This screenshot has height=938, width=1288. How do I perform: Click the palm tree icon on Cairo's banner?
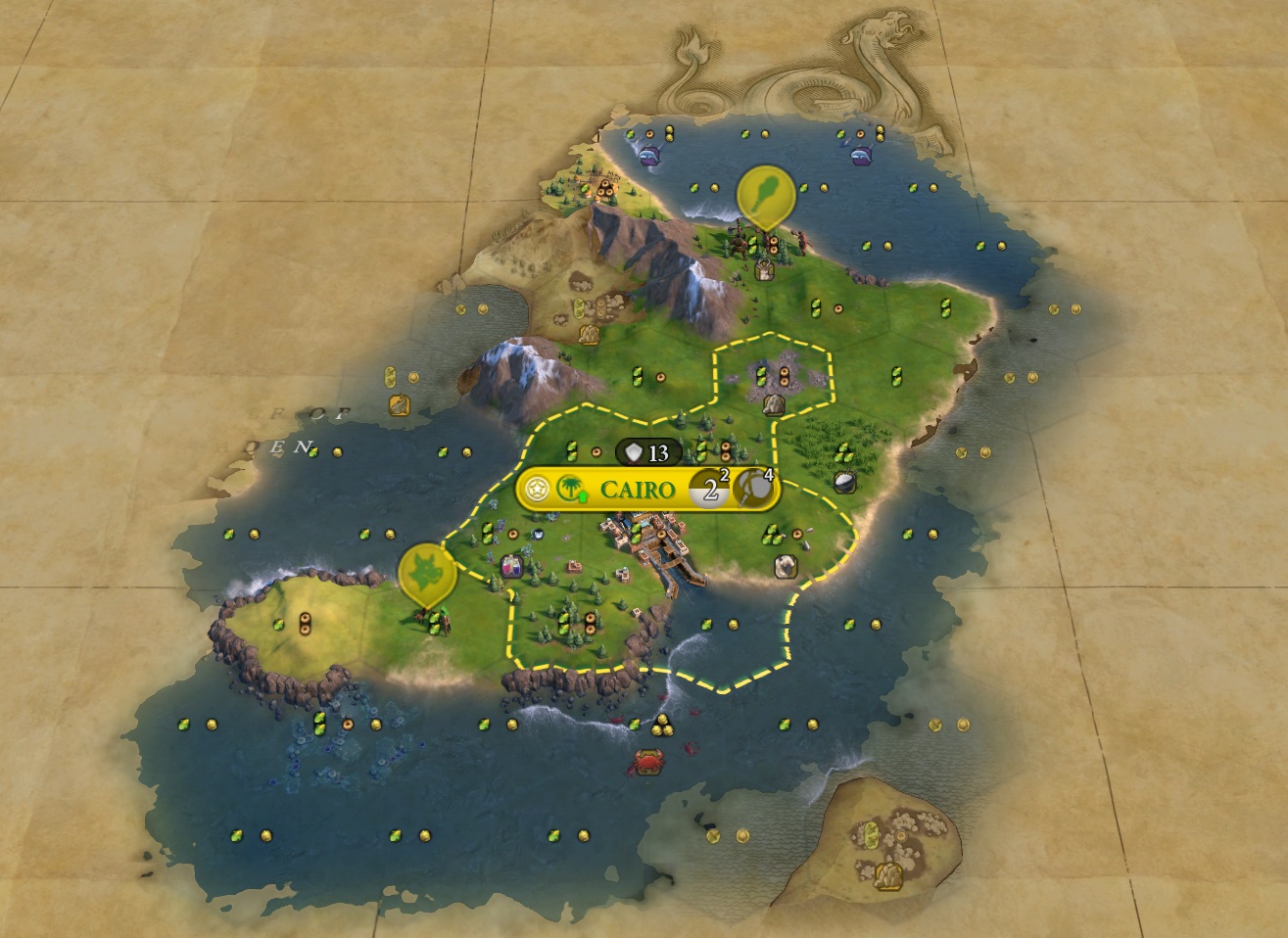point(568,489)
